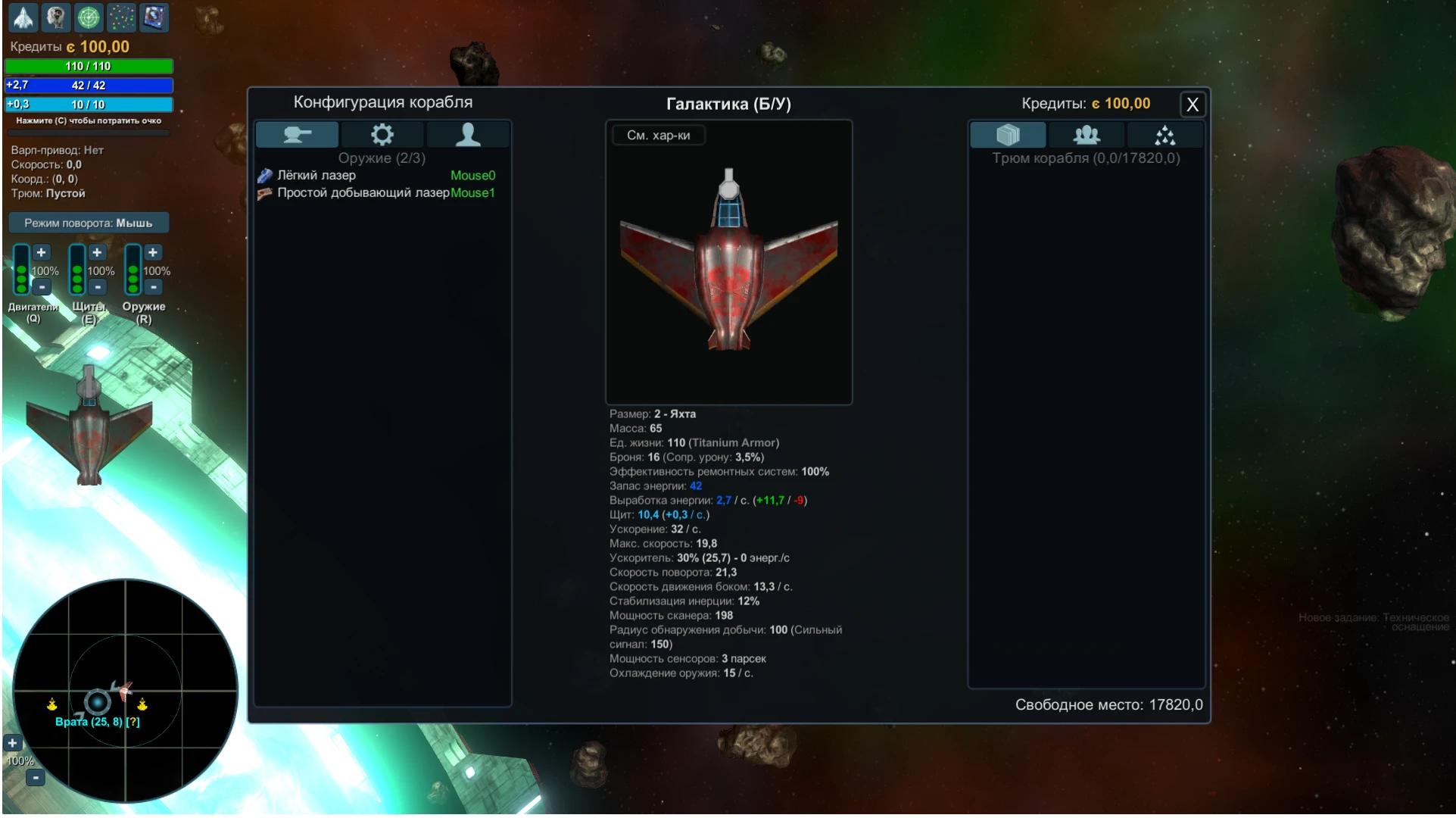Increase Двигатели power with plus button
1456x818 pixels.
pos(41,252)
